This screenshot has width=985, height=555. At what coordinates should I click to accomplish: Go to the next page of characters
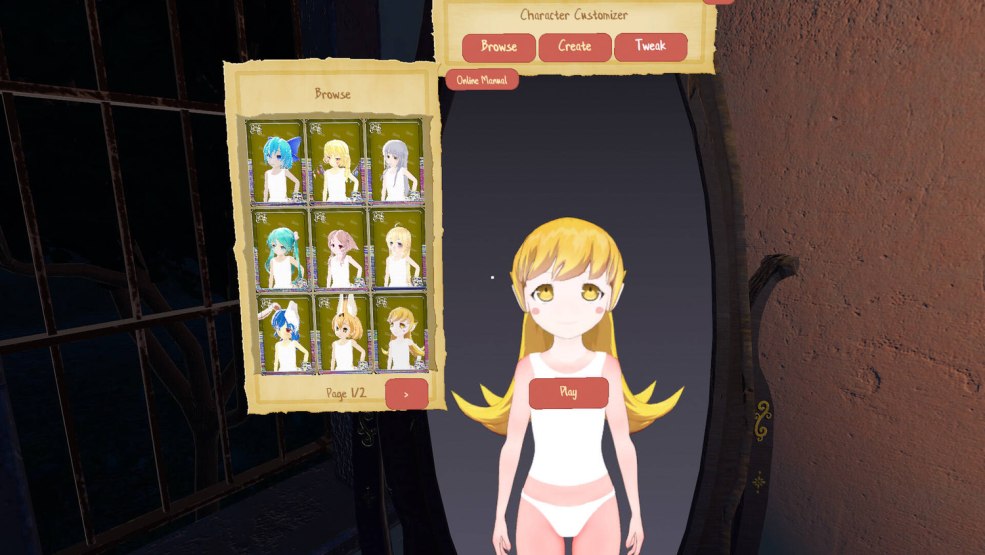(x=406, y=394)
